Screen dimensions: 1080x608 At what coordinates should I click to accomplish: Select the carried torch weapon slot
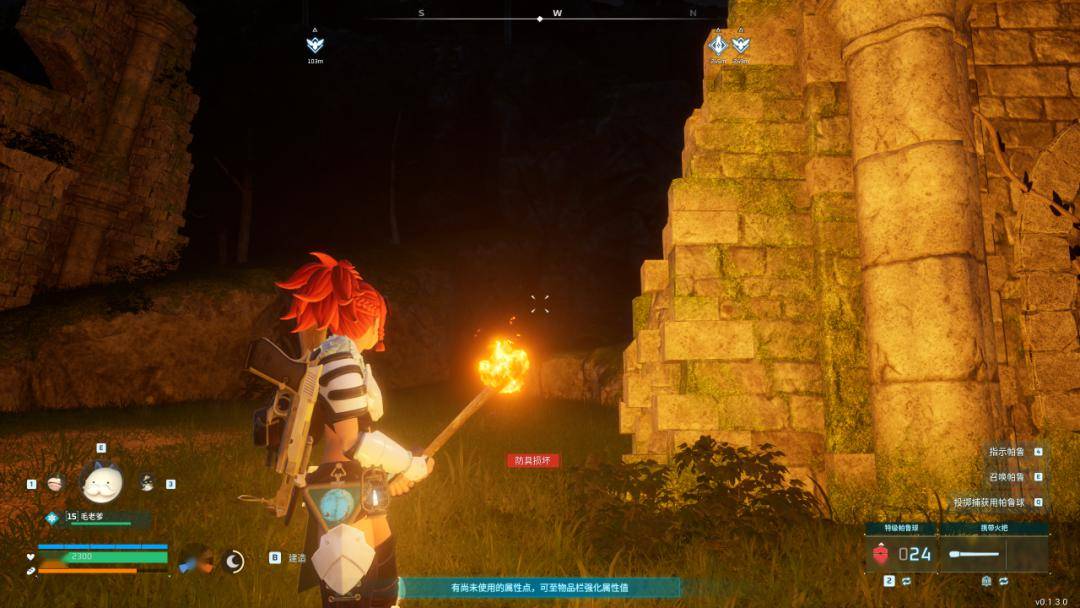pyautogui.click(x=994, y=553)
